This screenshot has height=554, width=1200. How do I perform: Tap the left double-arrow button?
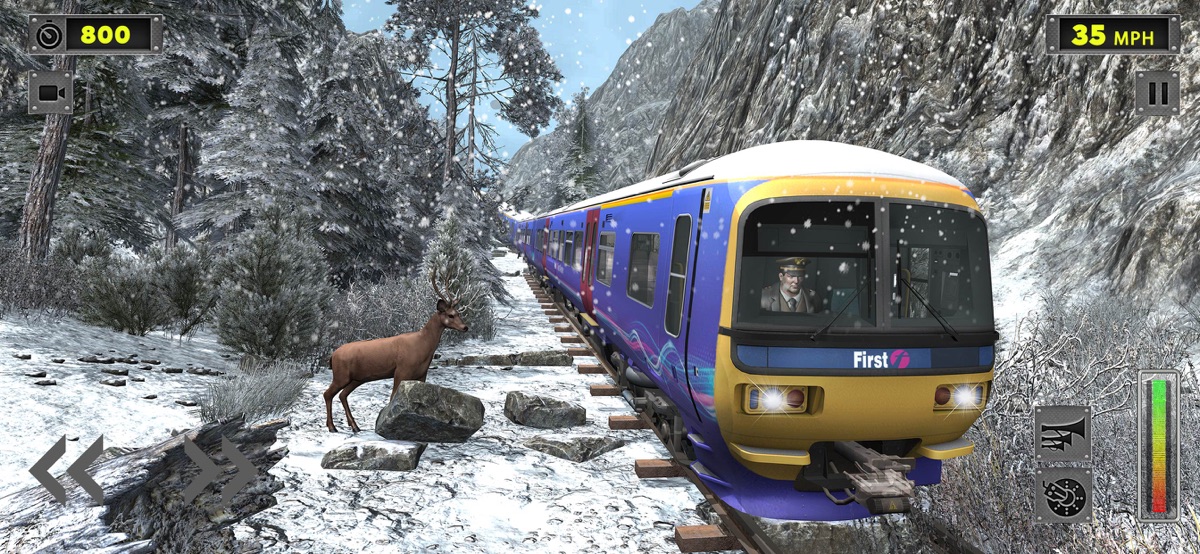(x=66, y=469)
